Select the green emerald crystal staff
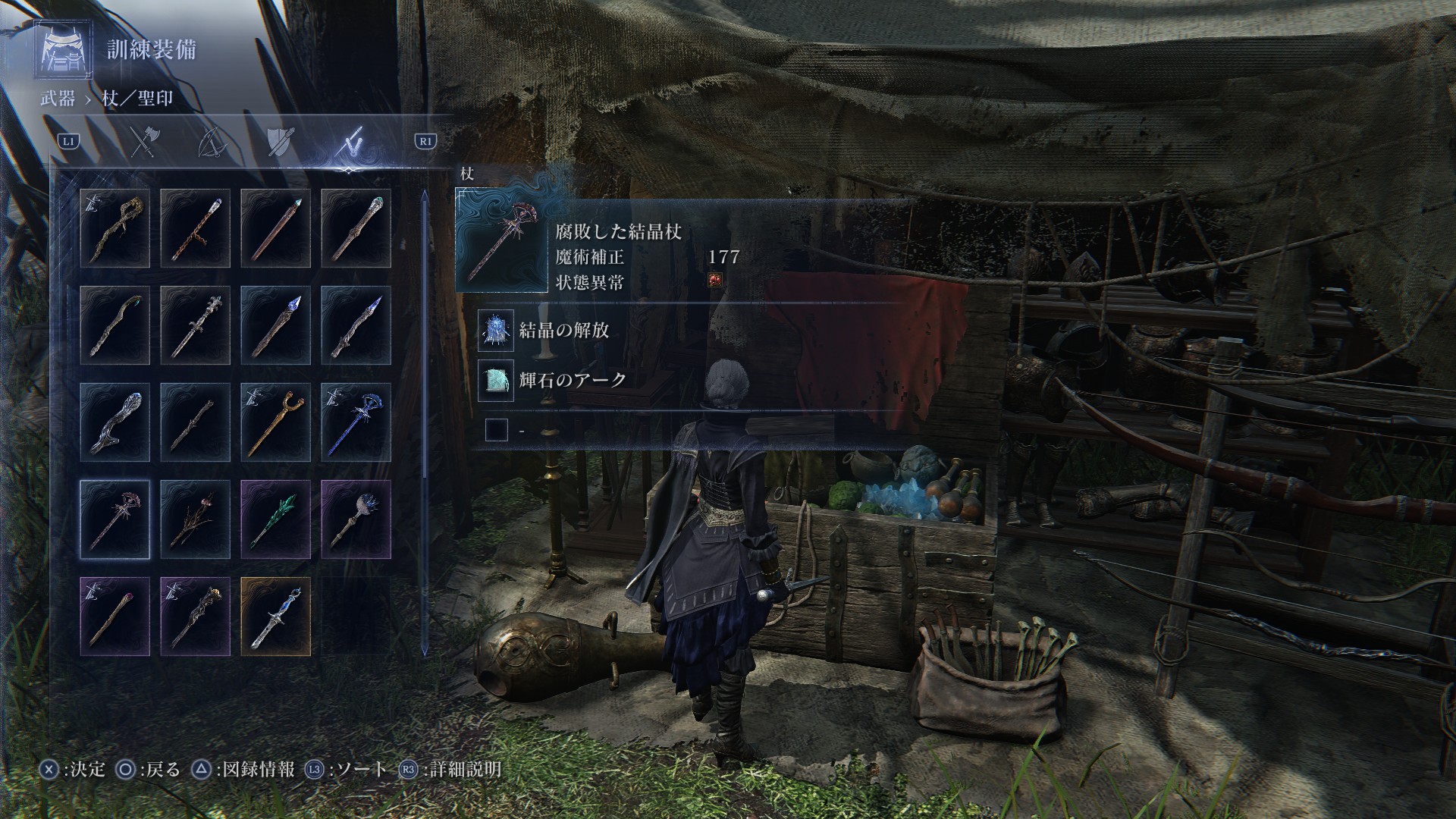This screenshot has height=819, width=1456. pos(276,519)
